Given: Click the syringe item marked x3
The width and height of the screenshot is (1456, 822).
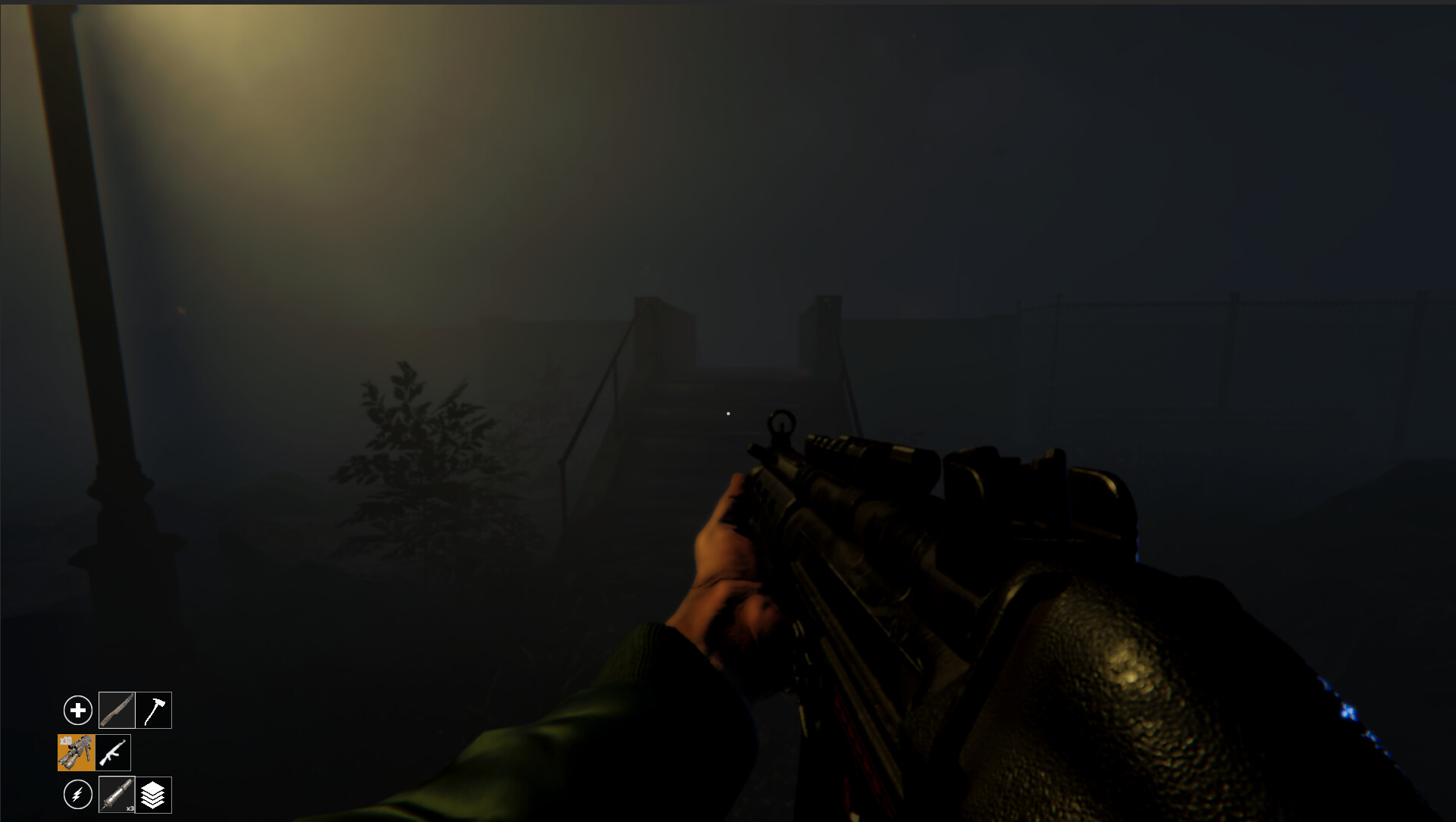Looking at the screenshot, I should [x=115, y=795].
